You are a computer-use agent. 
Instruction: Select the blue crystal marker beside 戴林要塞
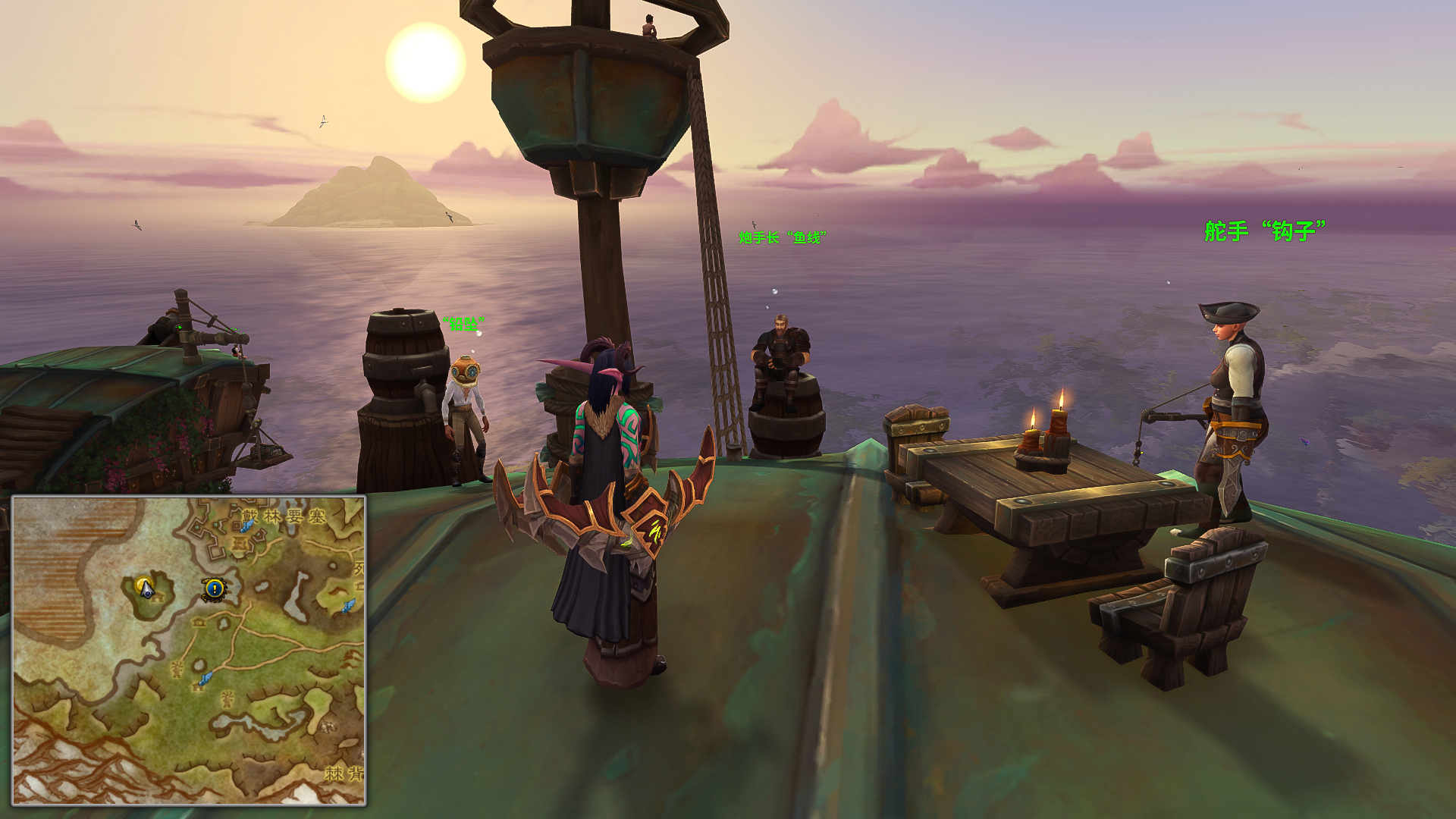(246, 526)
